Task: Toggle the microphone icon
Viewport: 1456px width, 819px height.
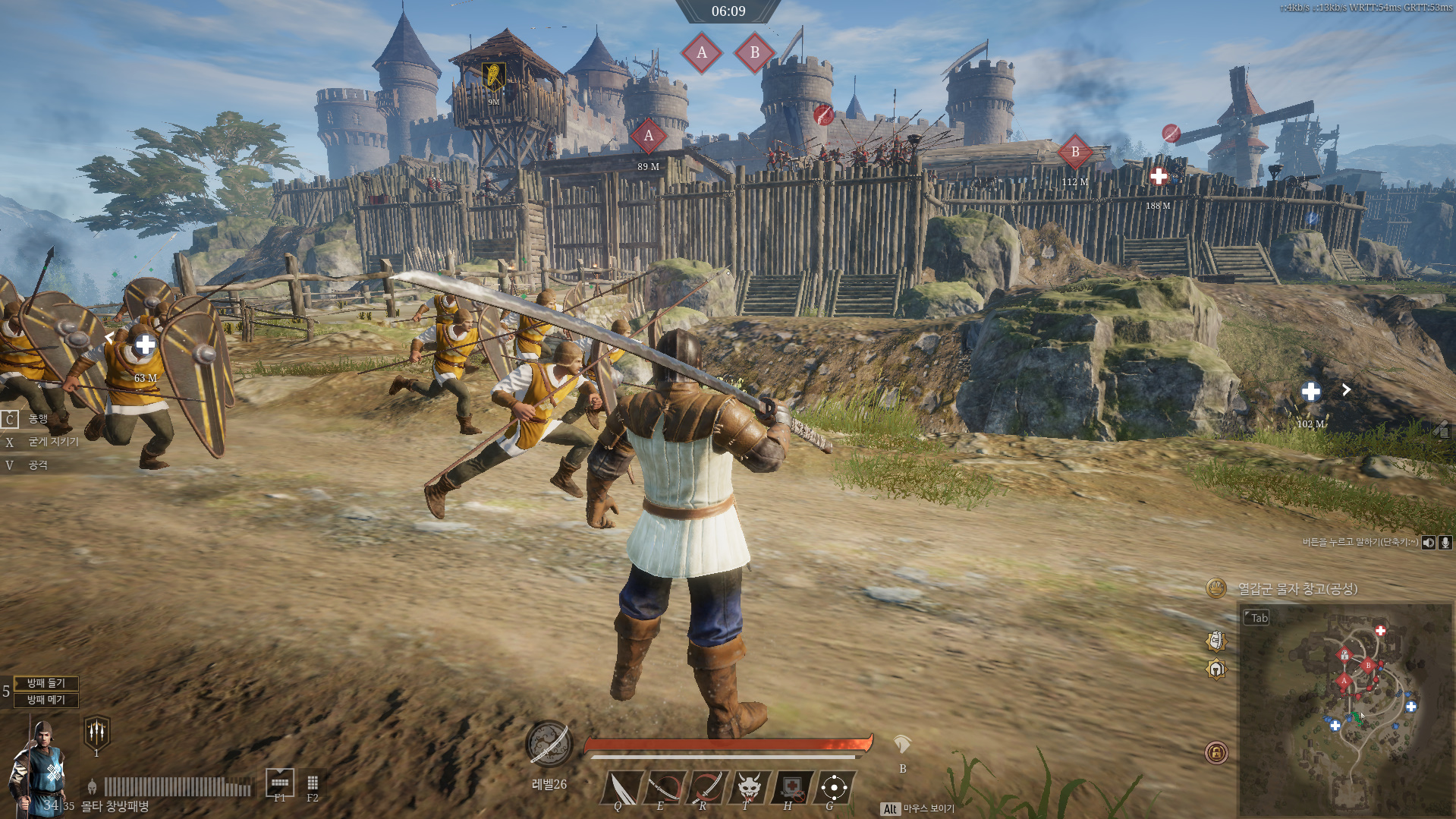Action: point(1445,542)
